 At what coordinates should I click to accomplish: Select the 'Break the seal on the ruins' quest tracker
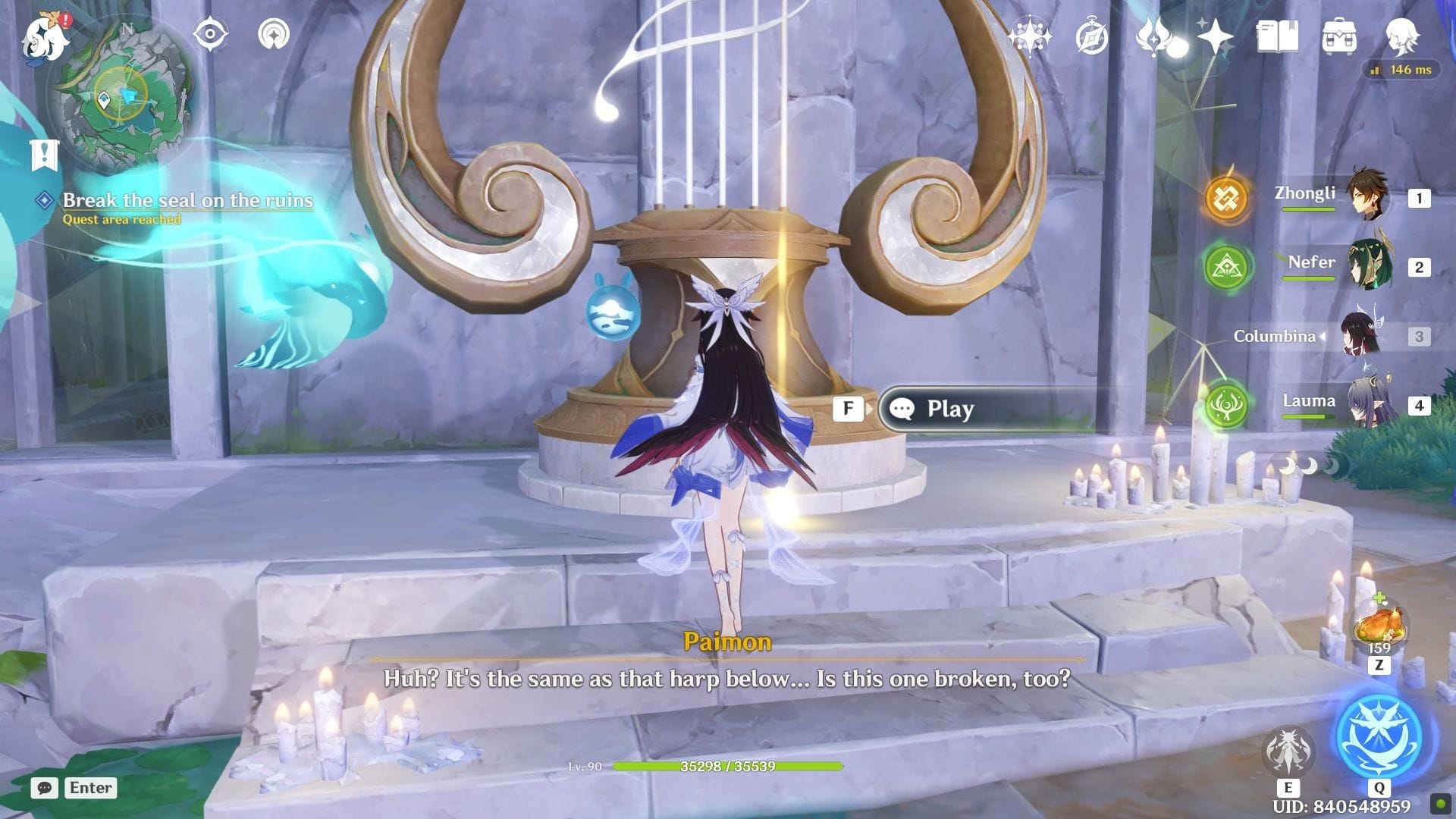pyautogui.click(x=187, y=200)
